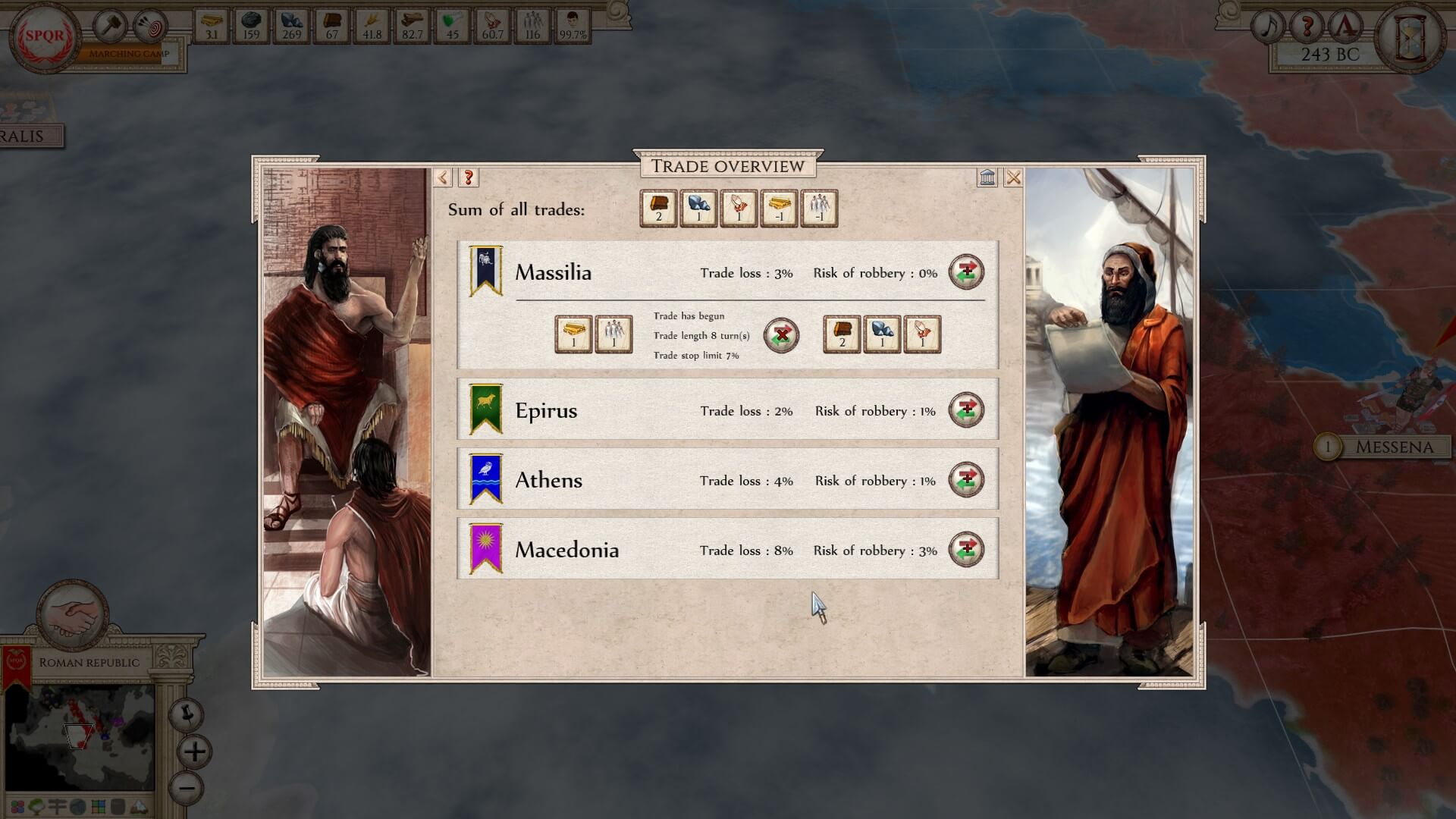Click the minimap overview
Image resolution: width=1456 pixels, height=819 pixels.
pos(81,736)
